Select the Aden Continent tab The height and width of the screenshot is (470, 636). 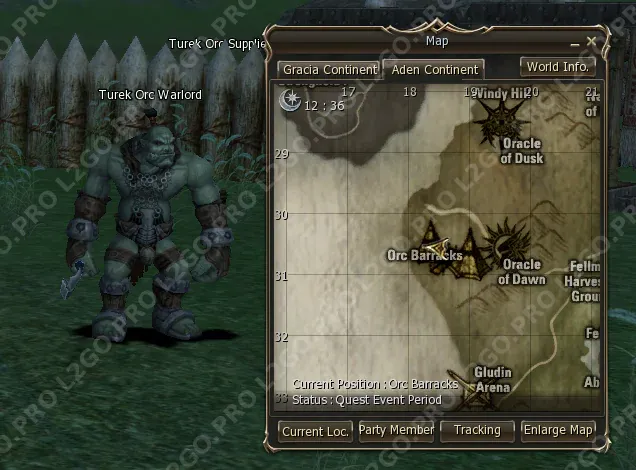[x=435, y=70]
